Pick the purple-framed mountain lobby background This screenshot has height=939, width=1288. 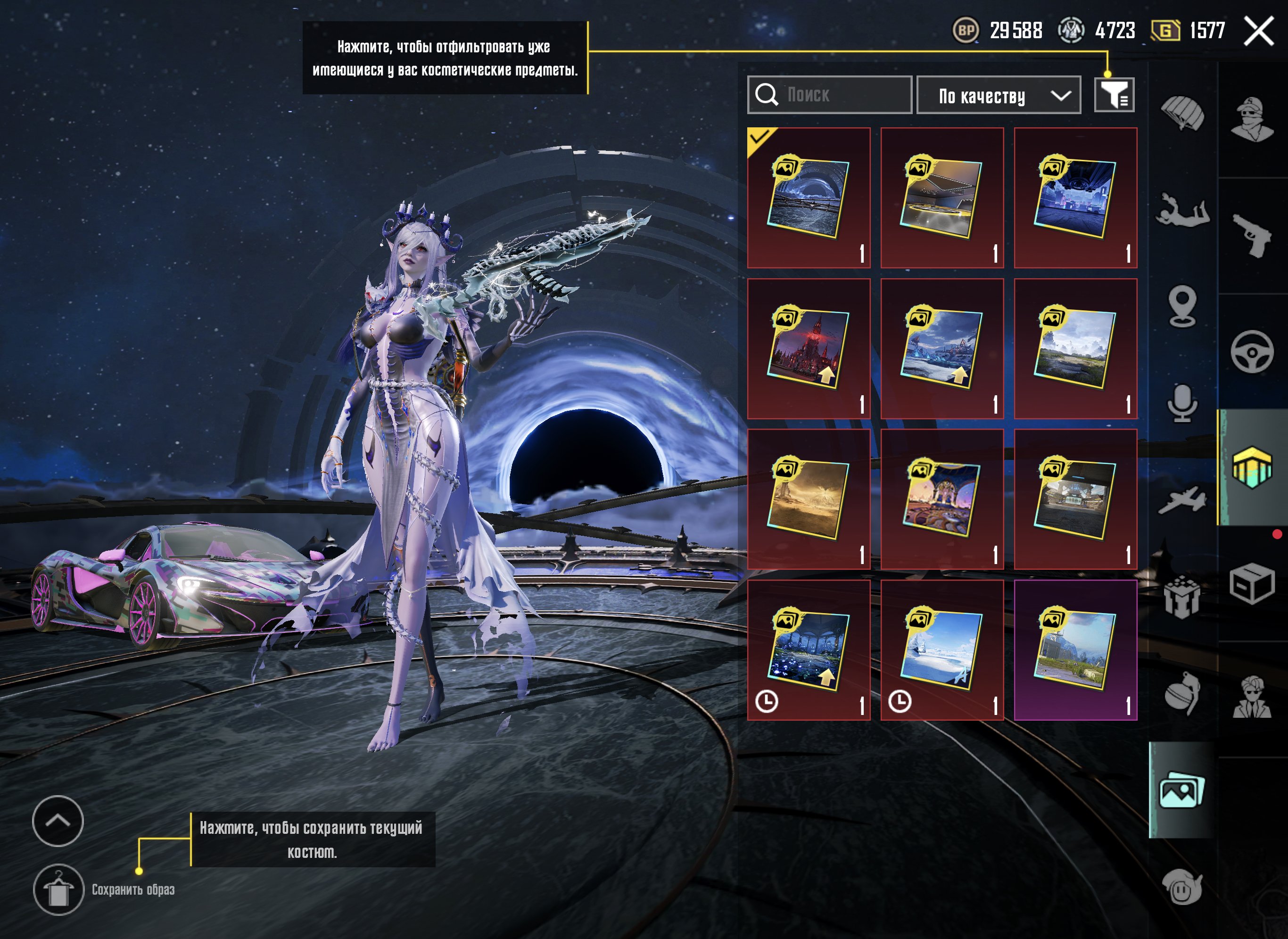click(x=1075, y=650)
